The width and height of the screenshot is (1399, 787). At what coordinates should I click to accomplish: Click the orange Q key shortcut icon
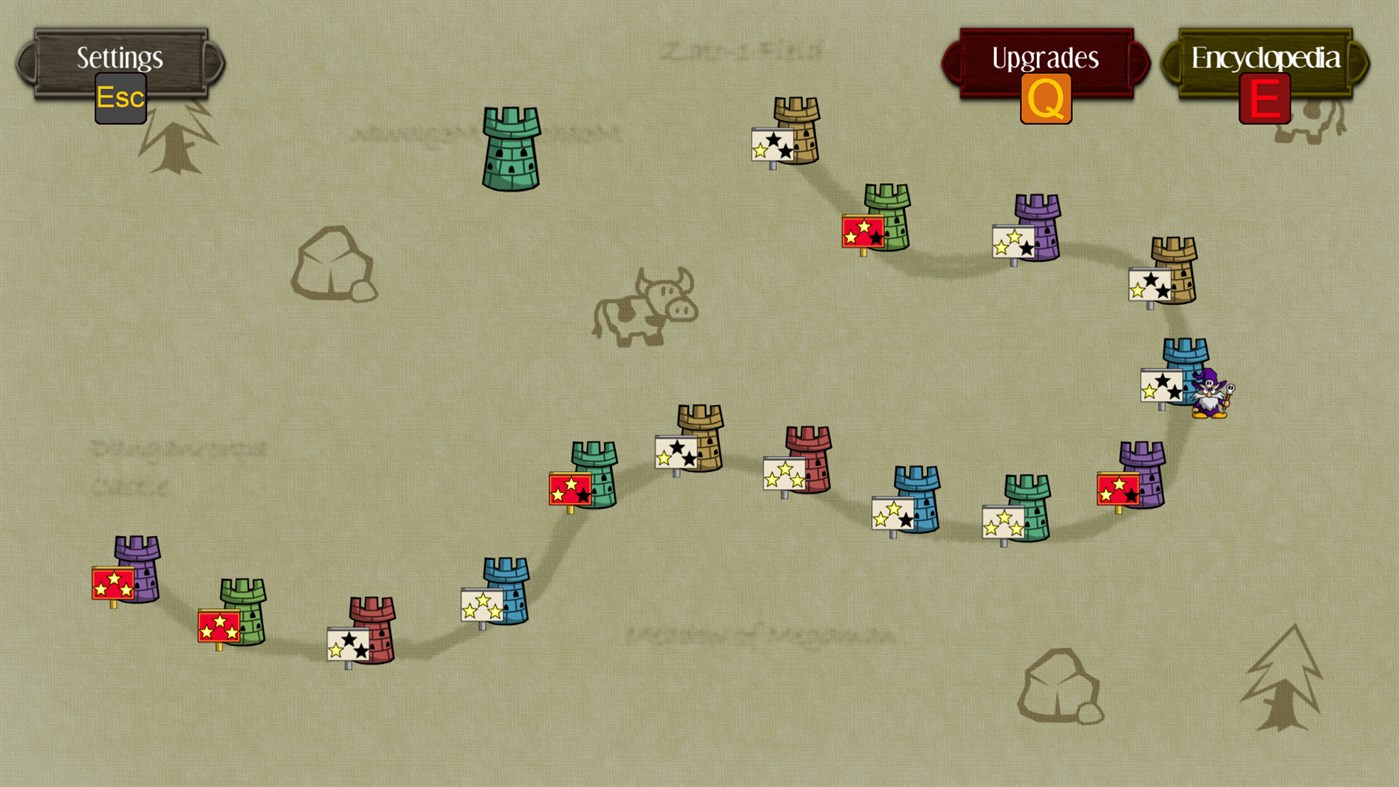(1045, 100)
